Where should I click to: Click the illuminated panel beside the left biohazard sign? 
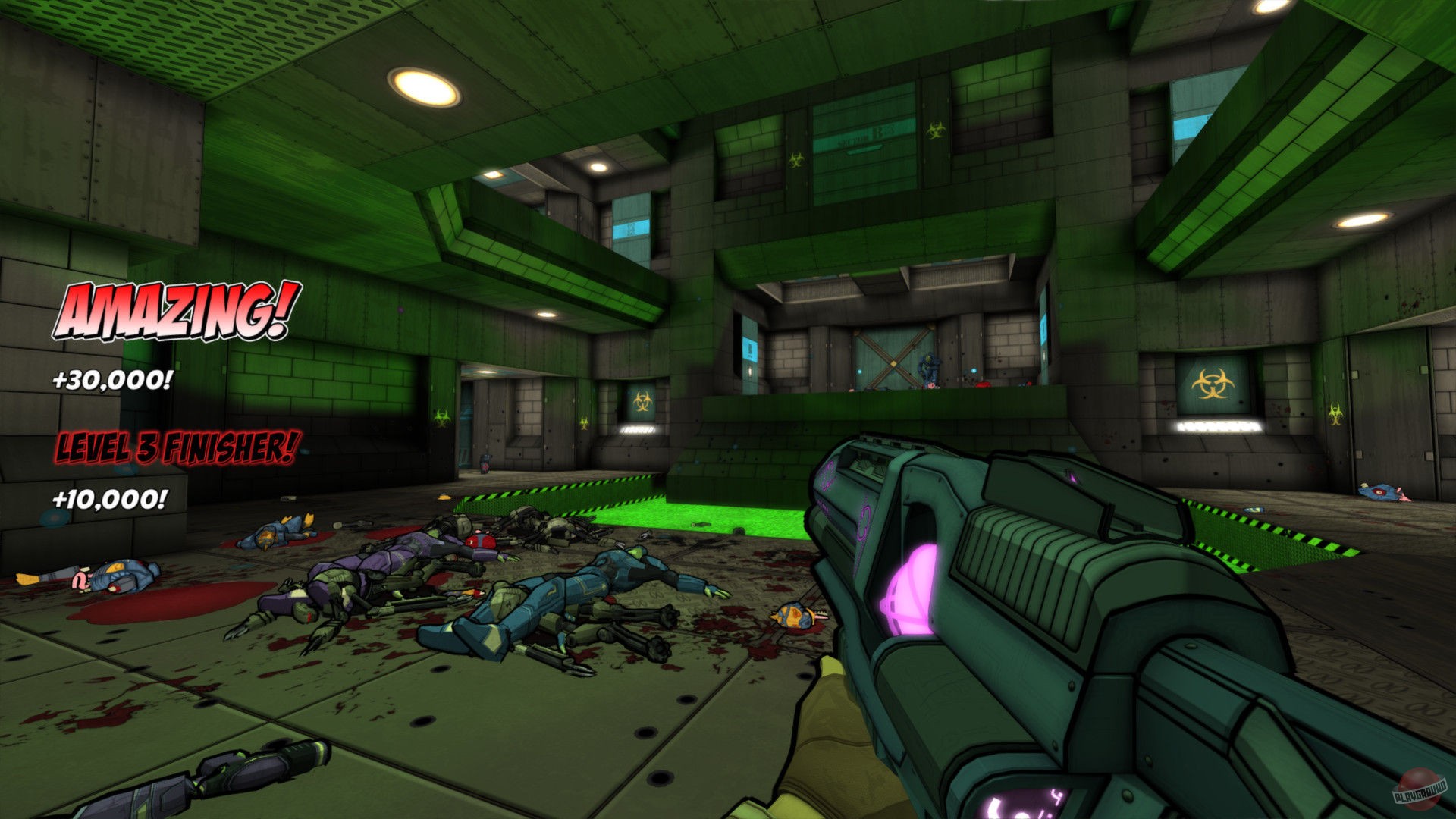coord(637,430)
